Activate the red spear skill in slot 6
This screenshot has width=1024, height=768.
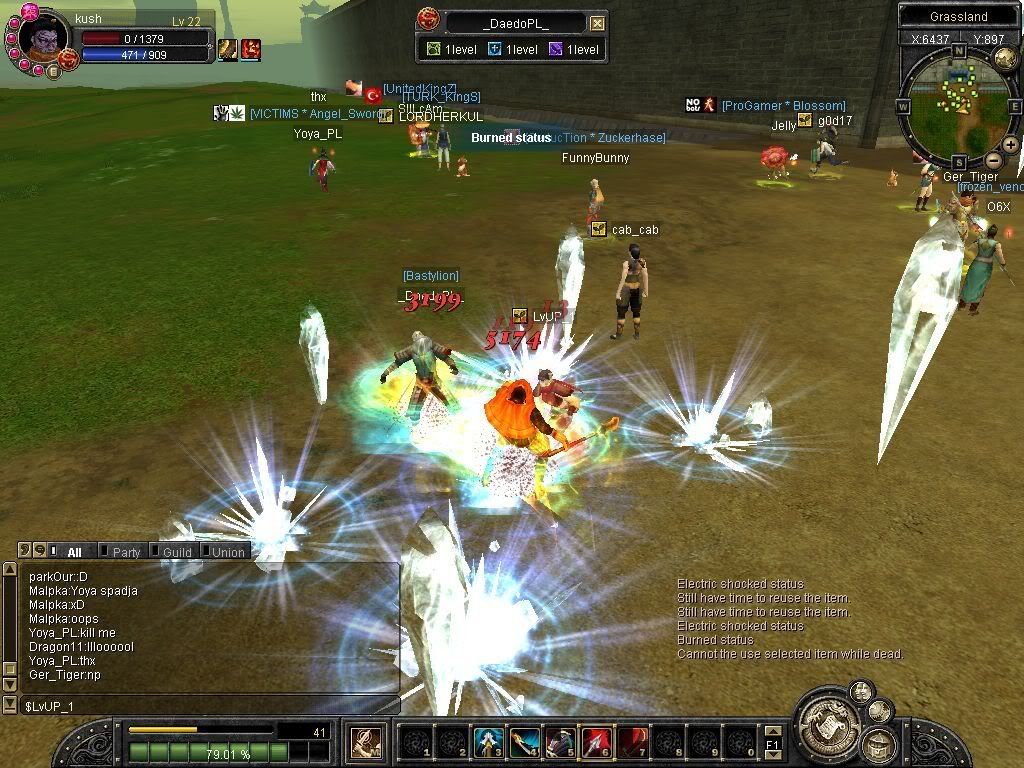(x=597, y=743)
